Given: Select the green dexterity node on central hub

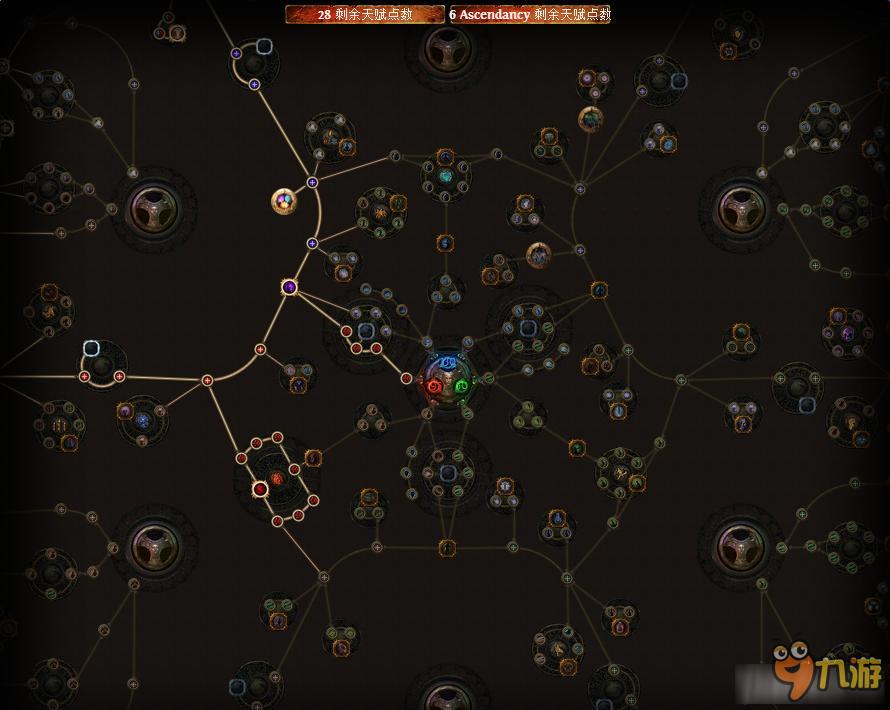Looking at the screenshot, I should (x=461, y=386).
